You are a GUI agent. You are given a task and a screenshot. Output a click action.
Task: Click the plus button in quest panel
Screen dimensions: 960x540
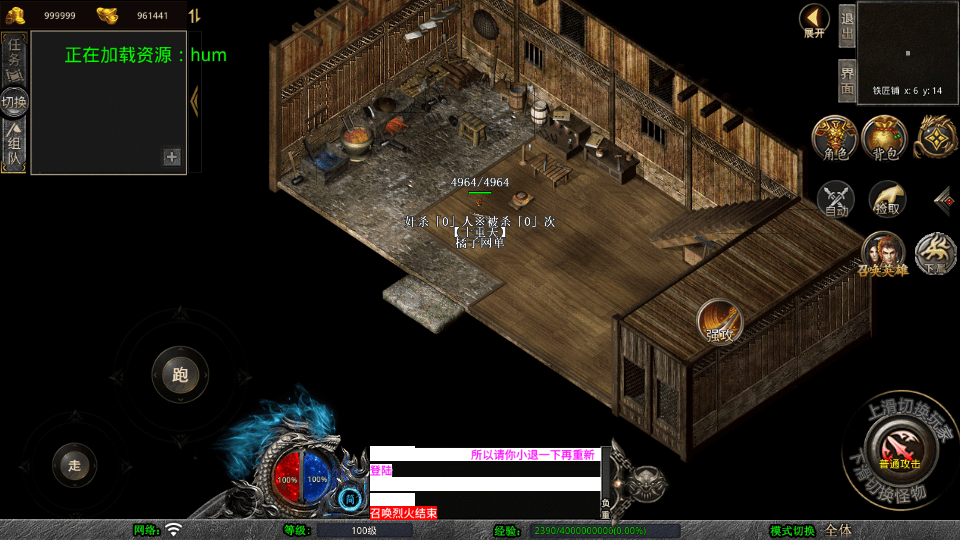172,156
